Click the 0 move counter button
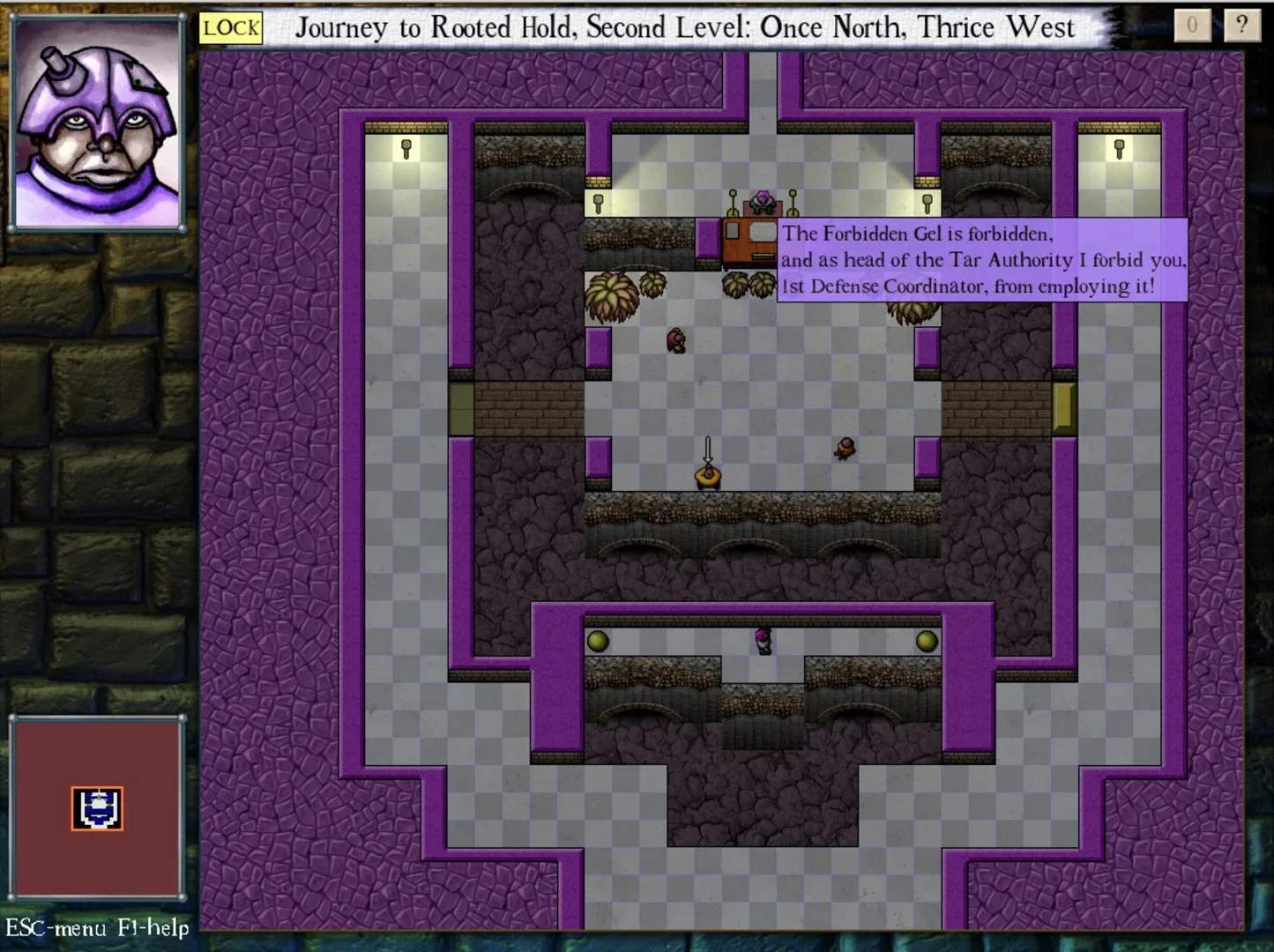 tap(1192, 26)
